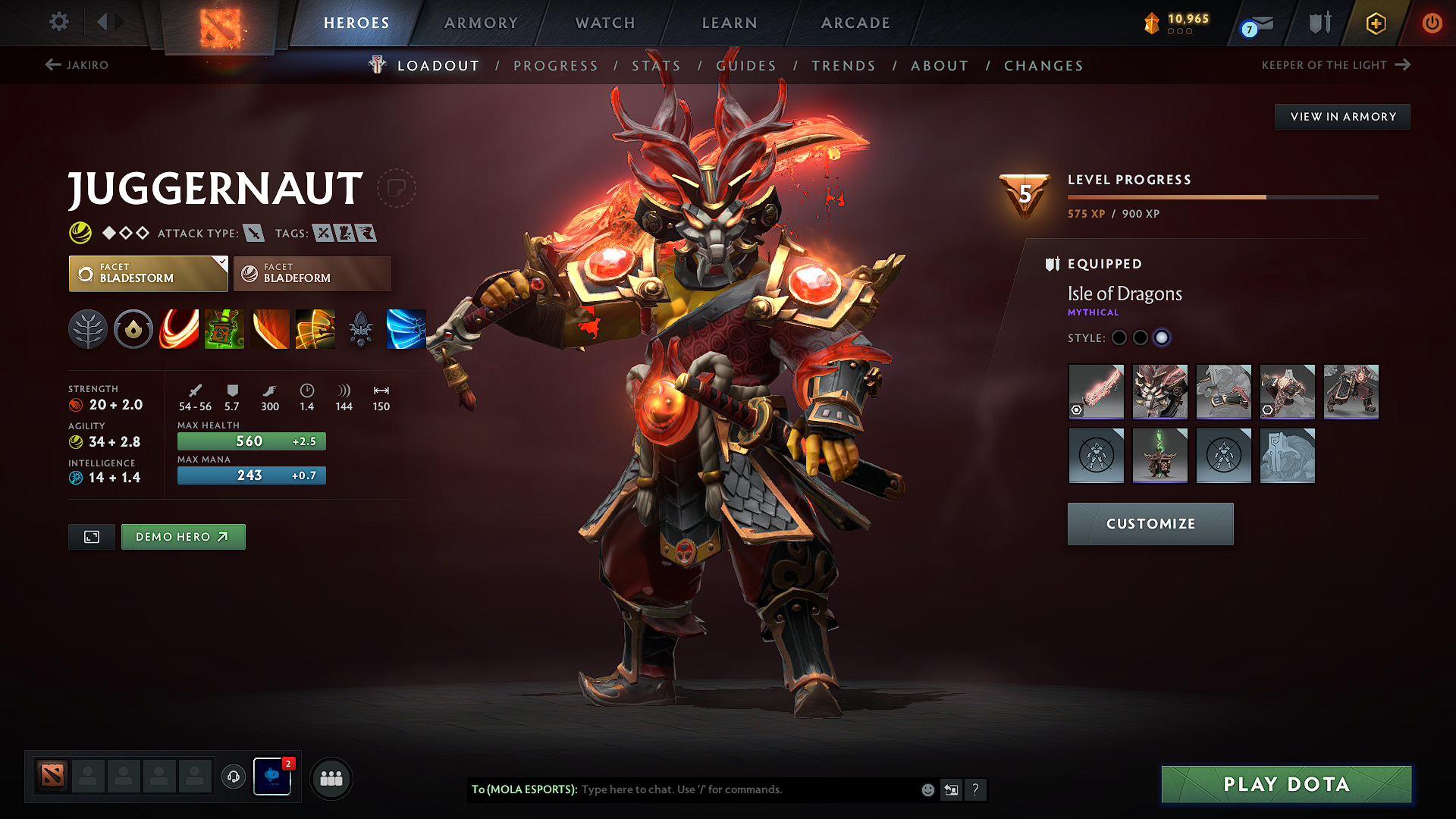Select the third Isle of Dragons style
This screenshot has height=819, width=1456.
(x=1162, y=338)
